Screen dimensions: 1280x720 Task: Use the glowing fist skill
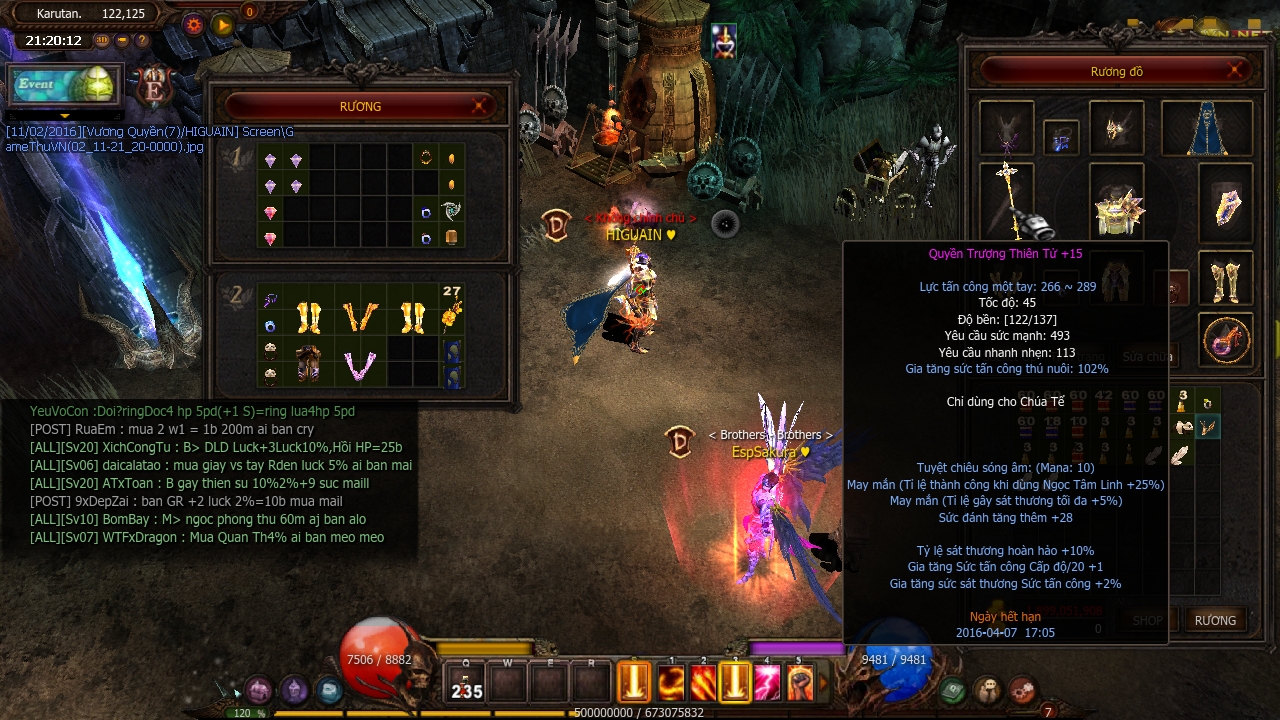pyautogui.click(x=799, y=683)
